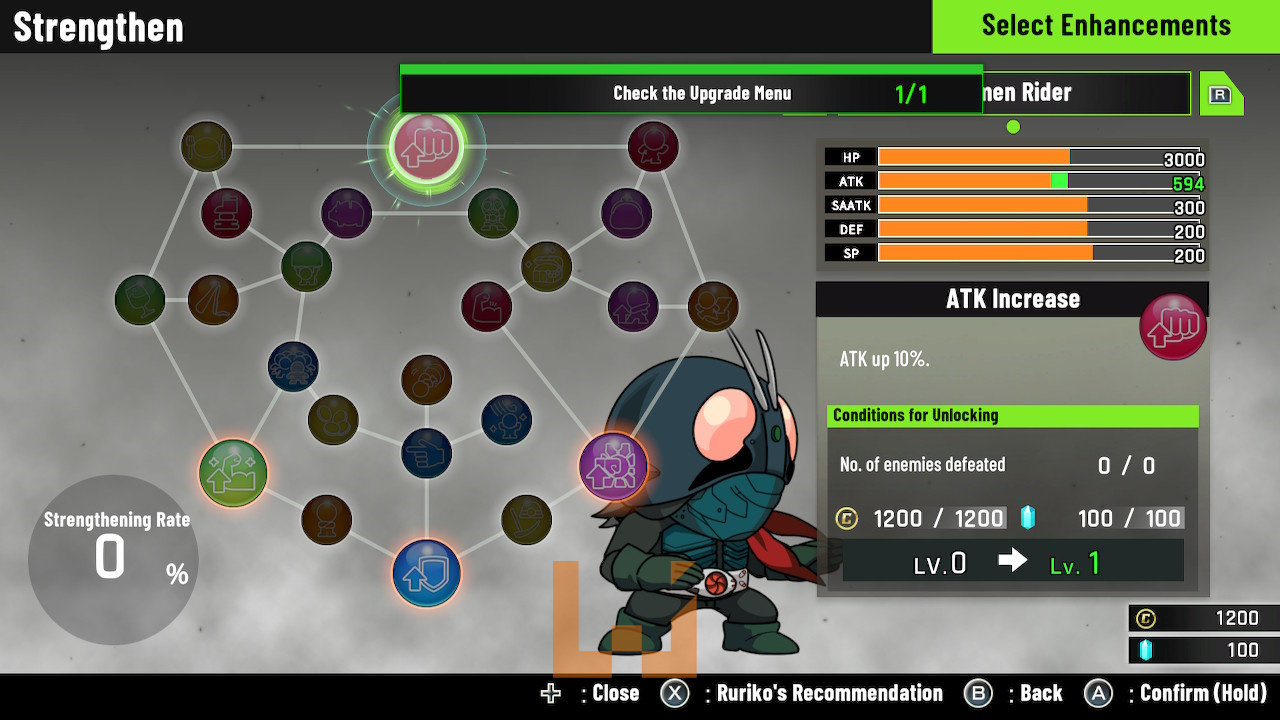The image size is (1280, 720).
Task: Select the dim navy pointing-hand node
Action: point(427,453)
